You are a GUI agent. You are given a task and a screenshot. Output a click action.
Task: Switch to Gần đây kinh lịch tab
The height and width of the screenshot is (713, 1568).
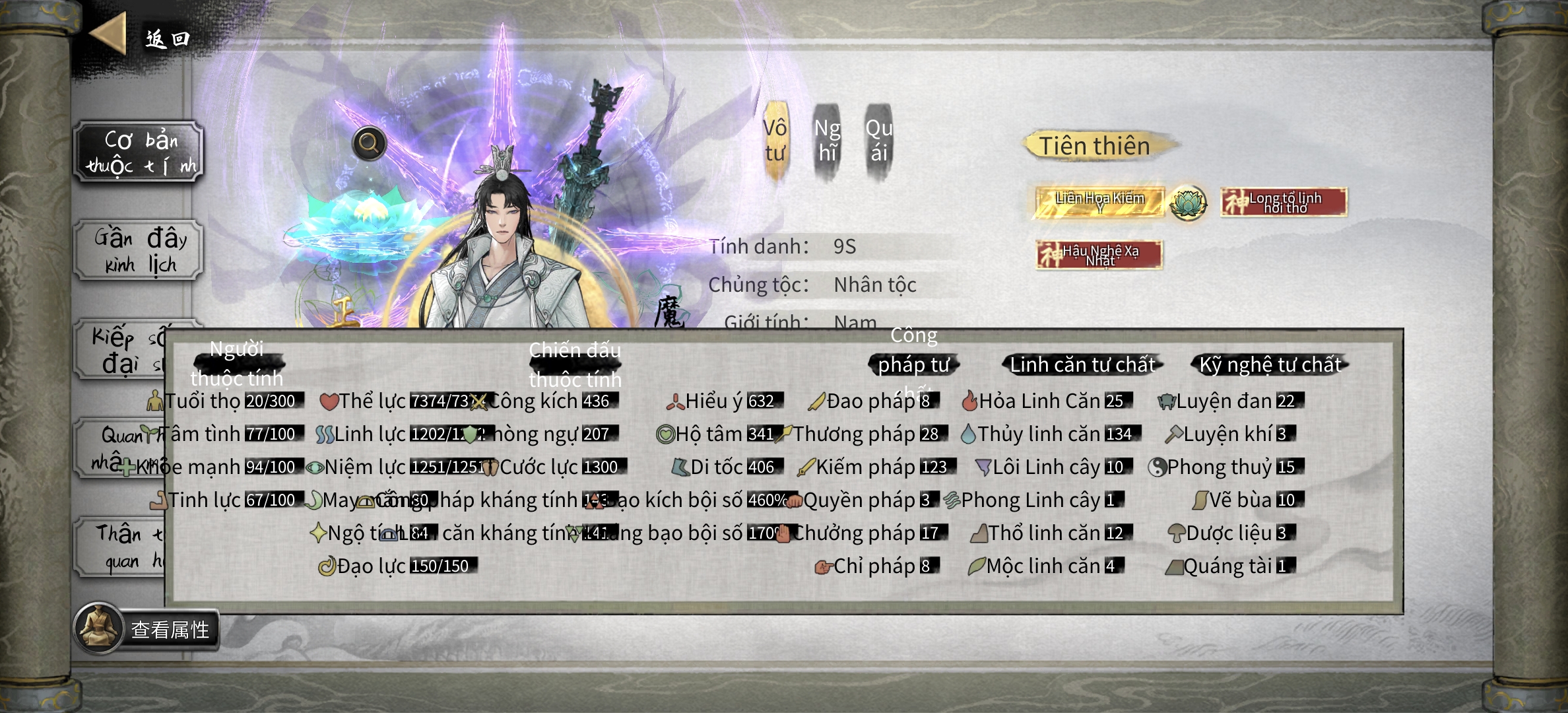tap(139, 251)
